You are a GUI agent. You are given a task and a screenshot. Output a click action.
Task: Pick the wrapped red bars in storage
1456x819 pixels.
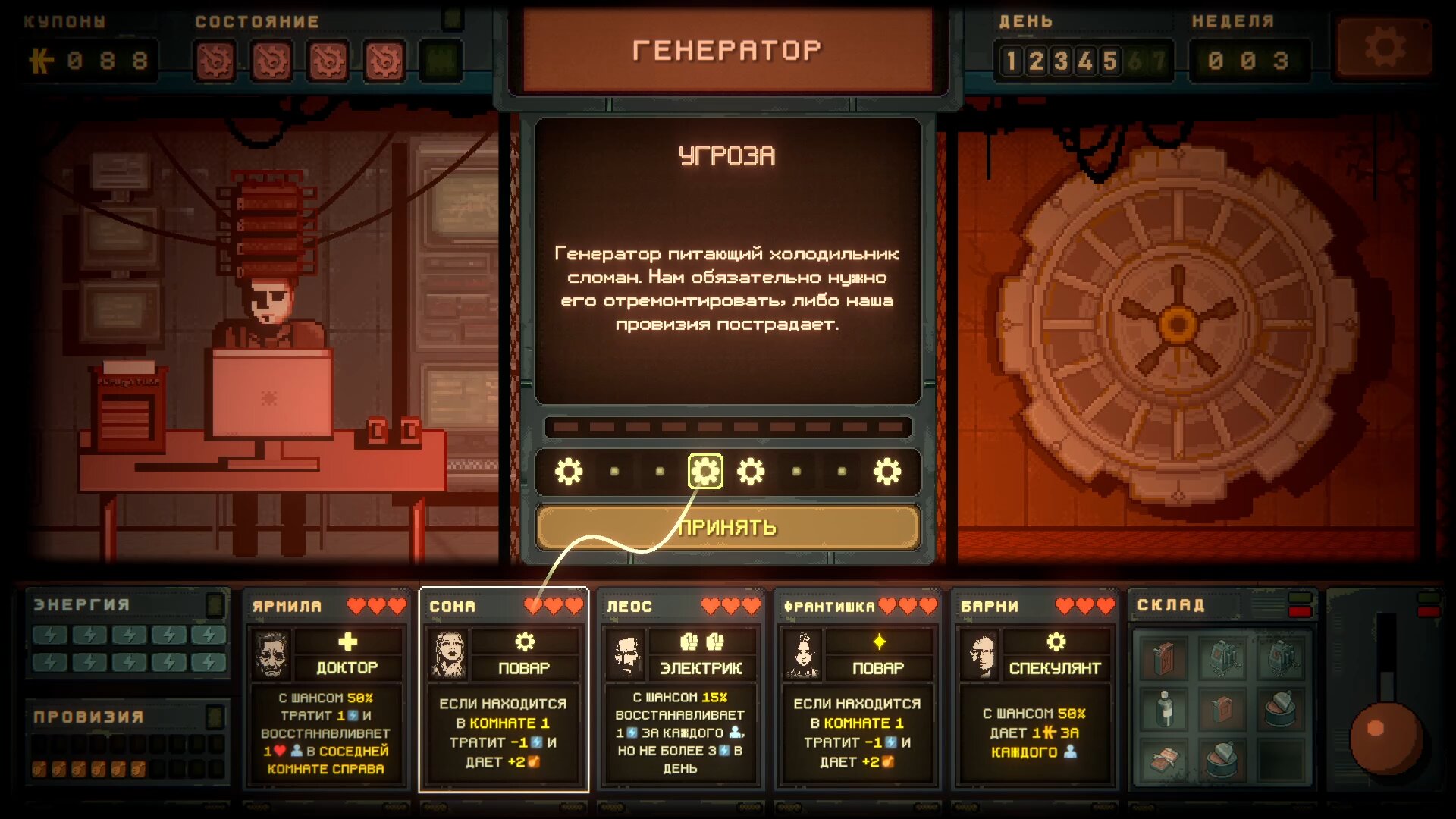pyautogui.click(x=1165, y=760)
